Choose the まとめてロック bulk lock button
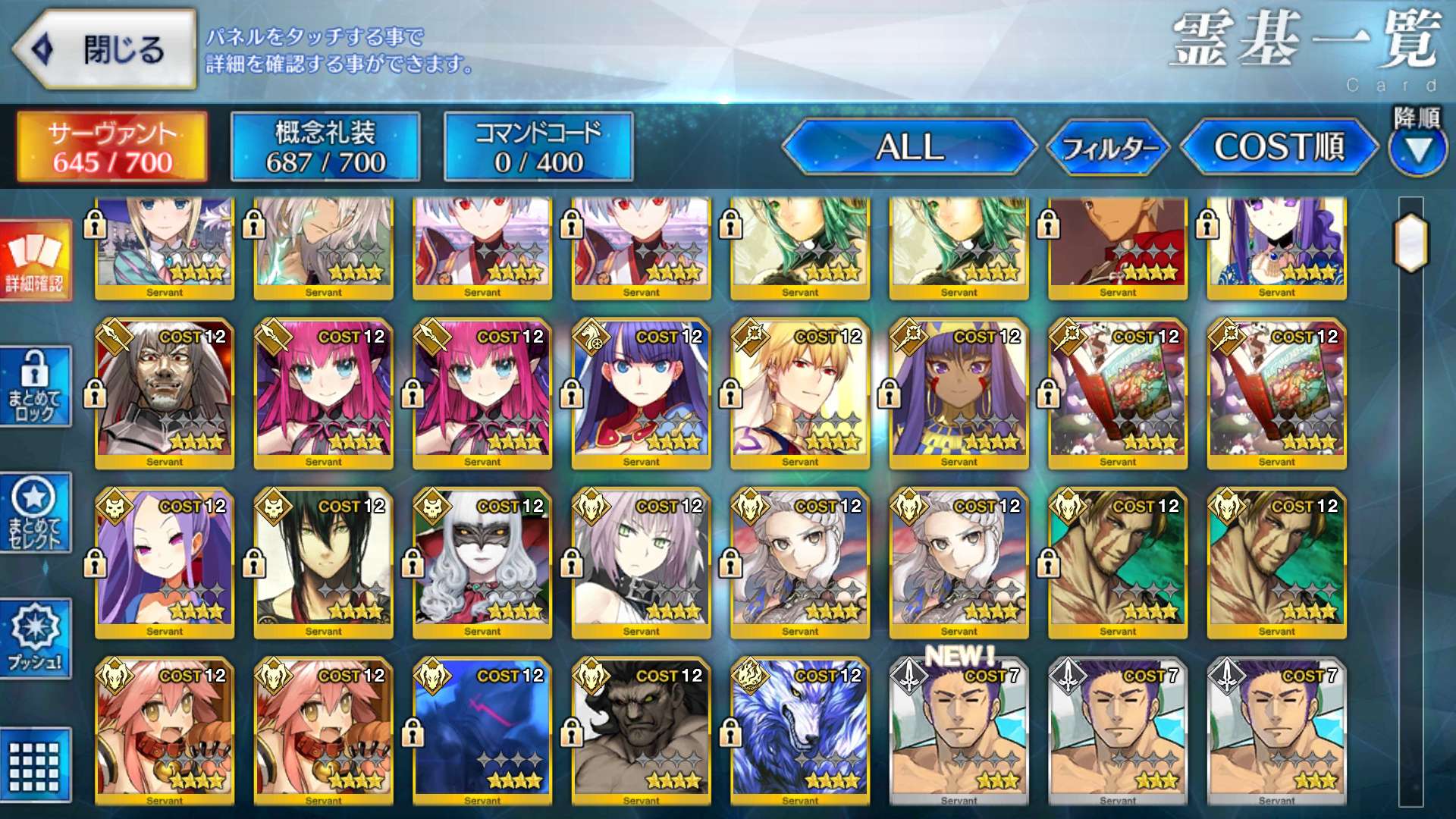Image resolution: width=1456 pixels, height=819 pixels. [35, 387]
